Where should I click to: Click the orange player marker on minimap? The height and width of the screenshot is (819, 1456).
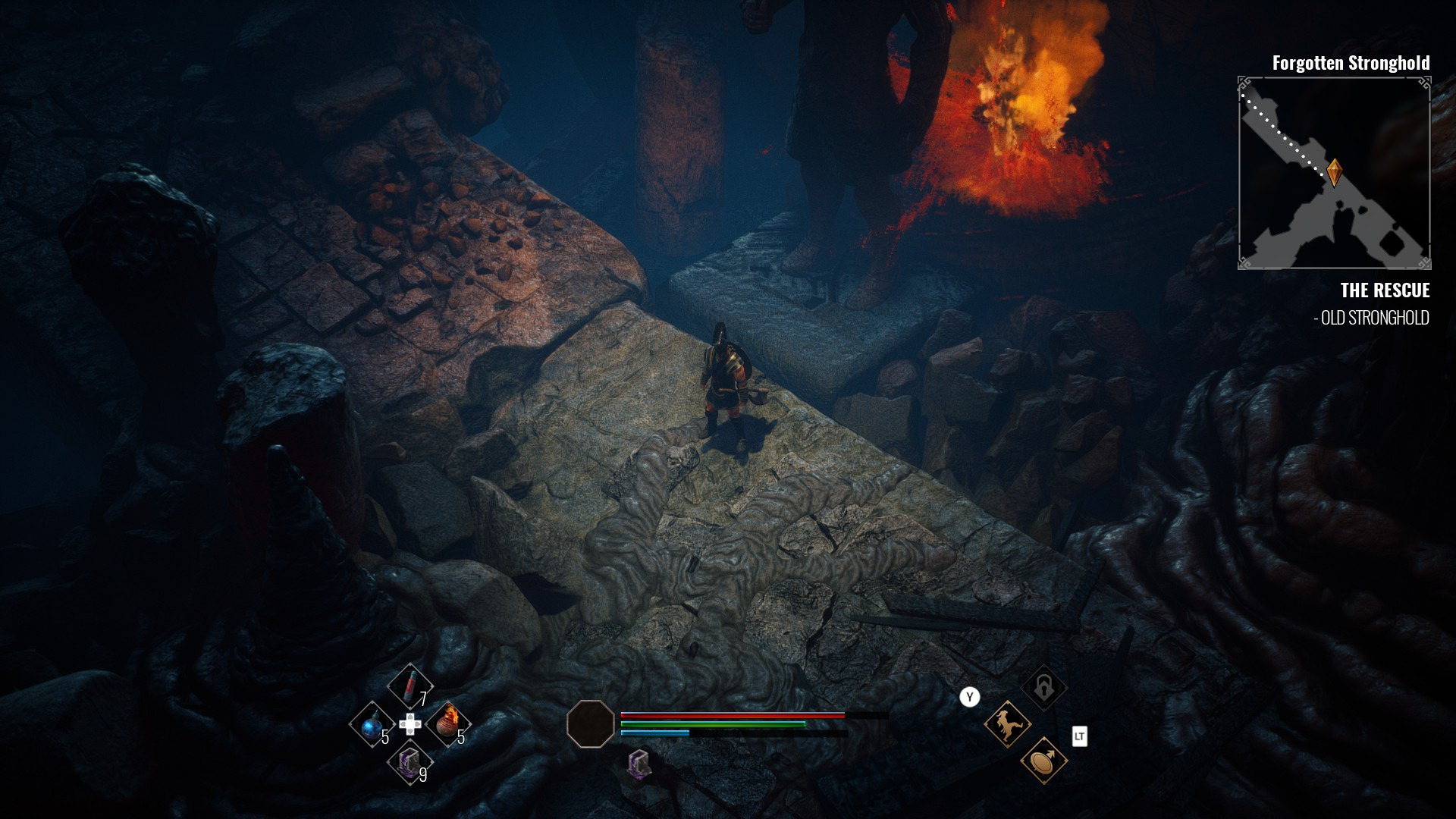tap(1334, 172)
